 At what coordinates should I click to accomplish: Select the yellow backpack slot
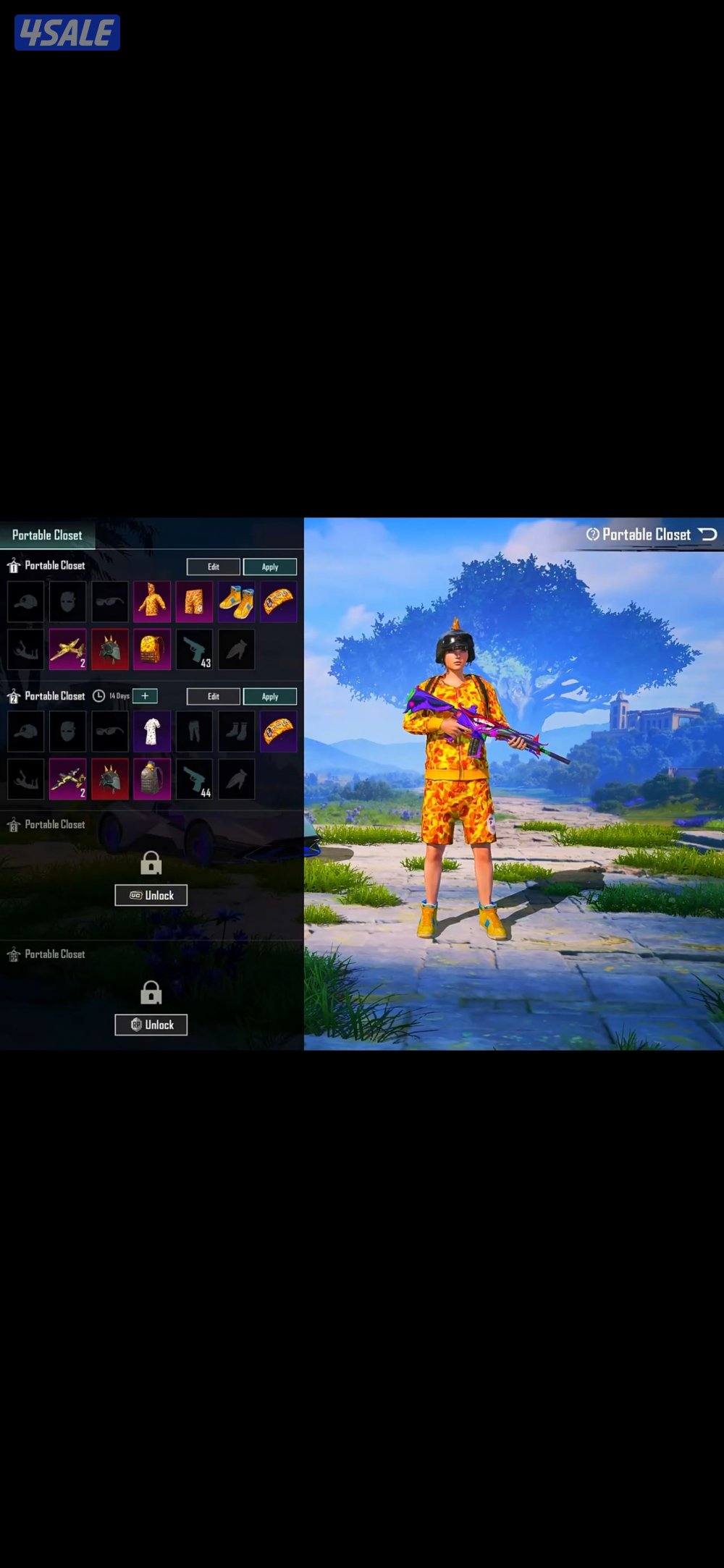[x=152, y=649]
